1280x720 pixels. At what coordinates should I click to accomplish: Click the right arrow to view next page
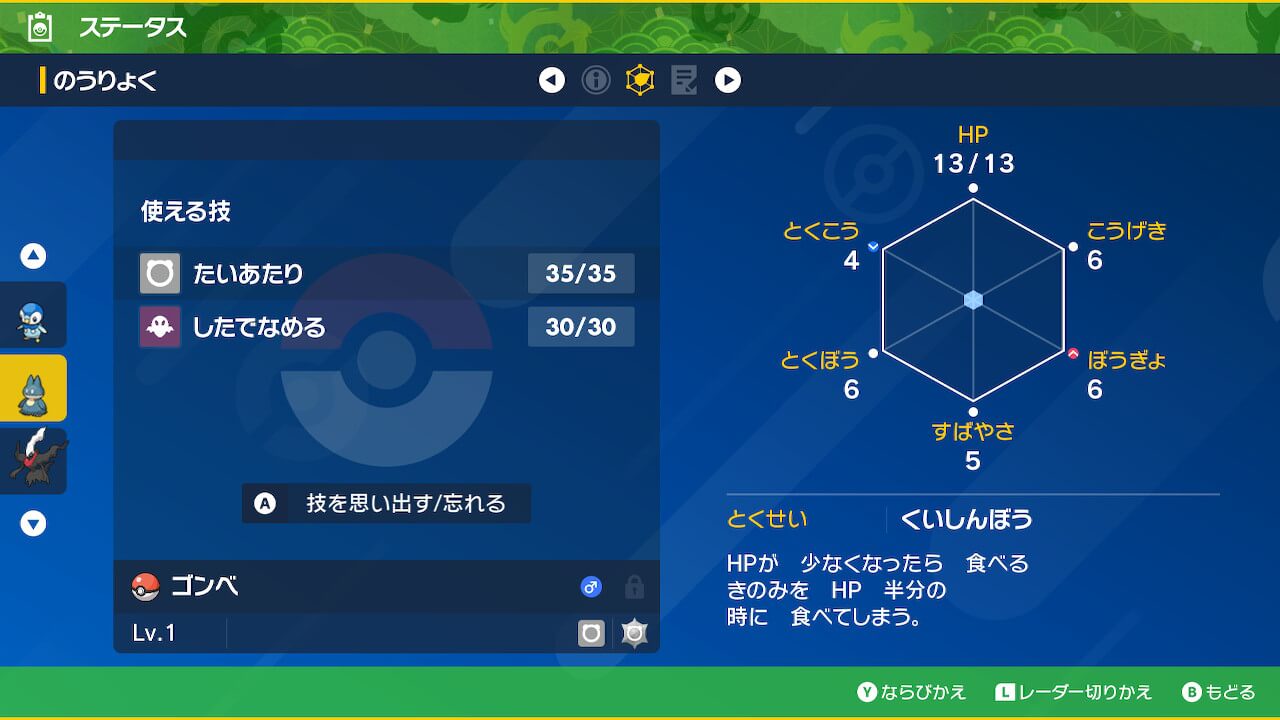pyautogui.click(x=728, y=80)
